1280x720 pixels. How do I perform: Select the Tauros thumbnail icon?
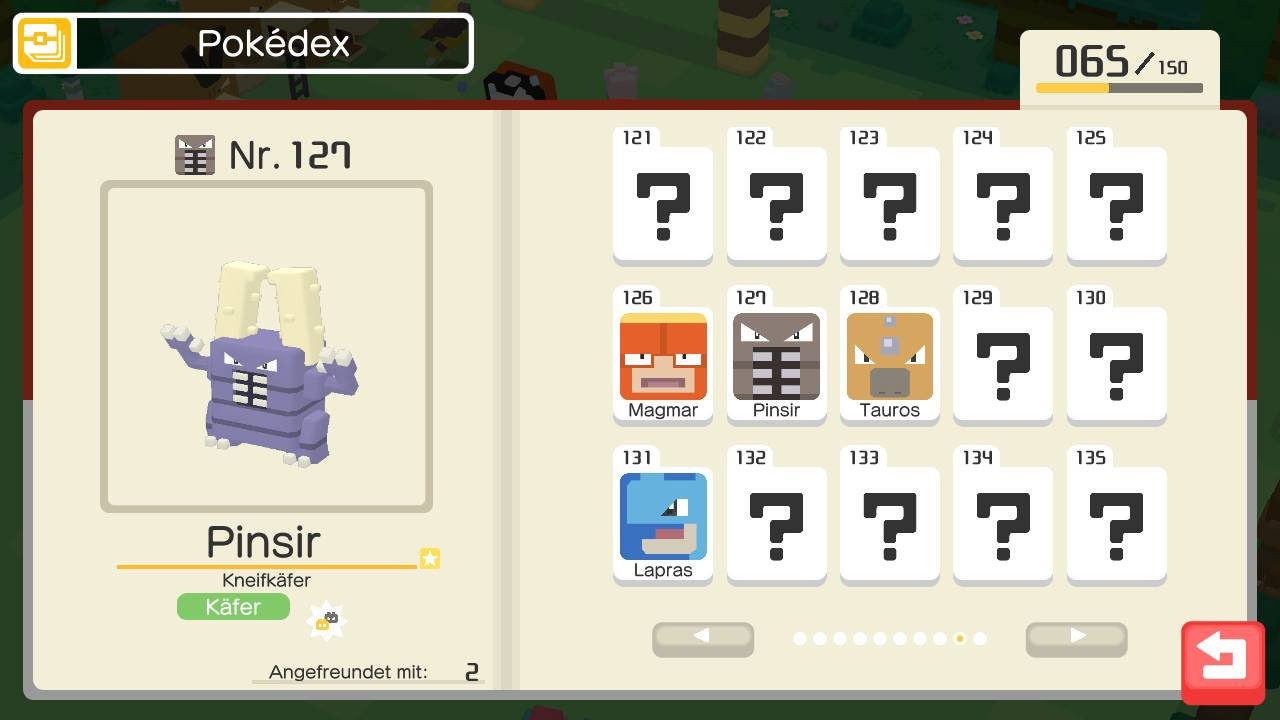pyautogui.click(x=889, y=355)
